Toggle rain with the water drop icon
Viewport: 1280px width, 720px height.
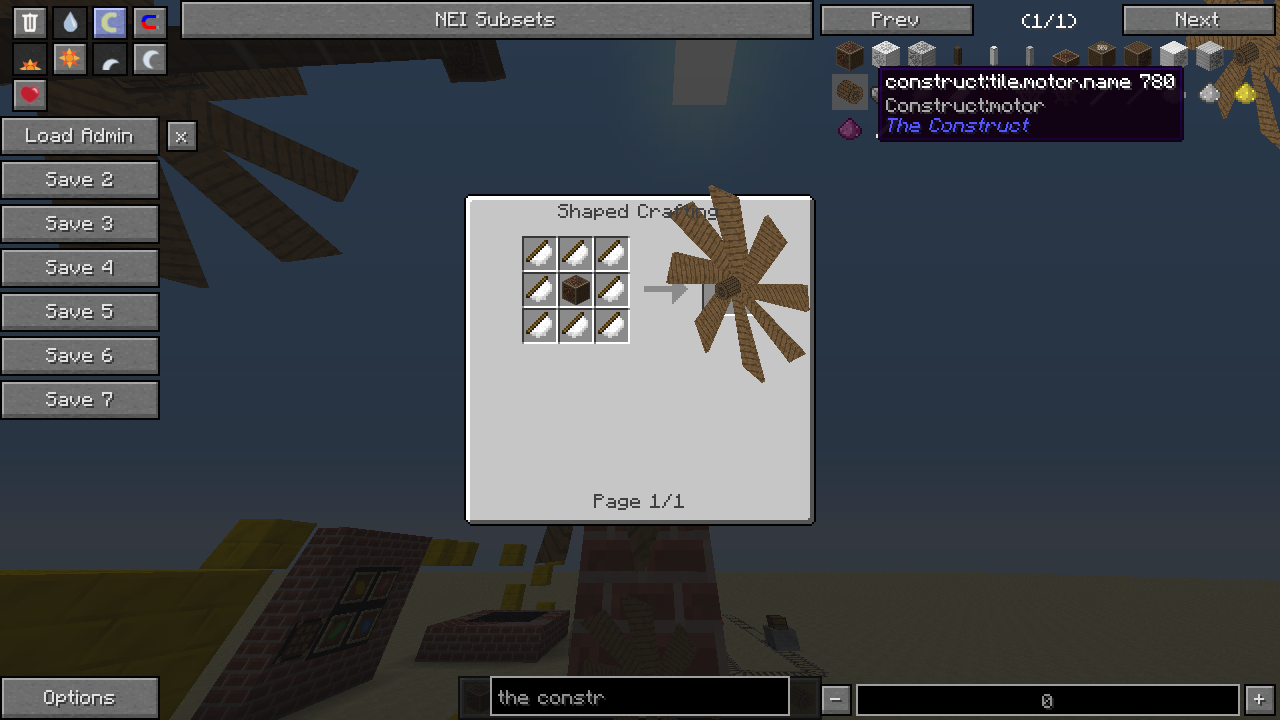coord(70,23)
